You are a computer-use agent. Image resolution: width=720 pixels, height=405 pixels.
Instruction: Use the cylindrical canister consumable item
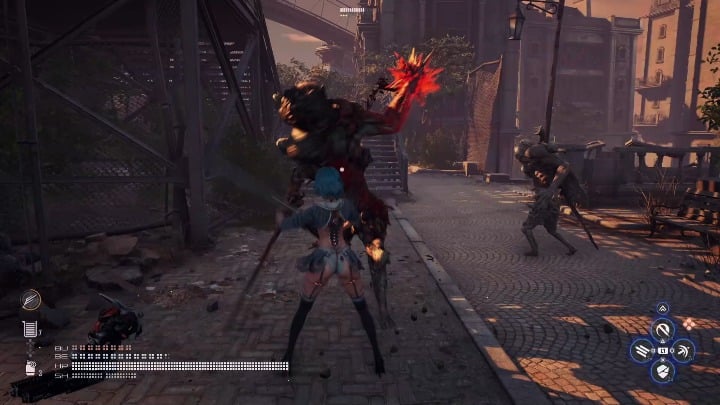pos(31,328)
